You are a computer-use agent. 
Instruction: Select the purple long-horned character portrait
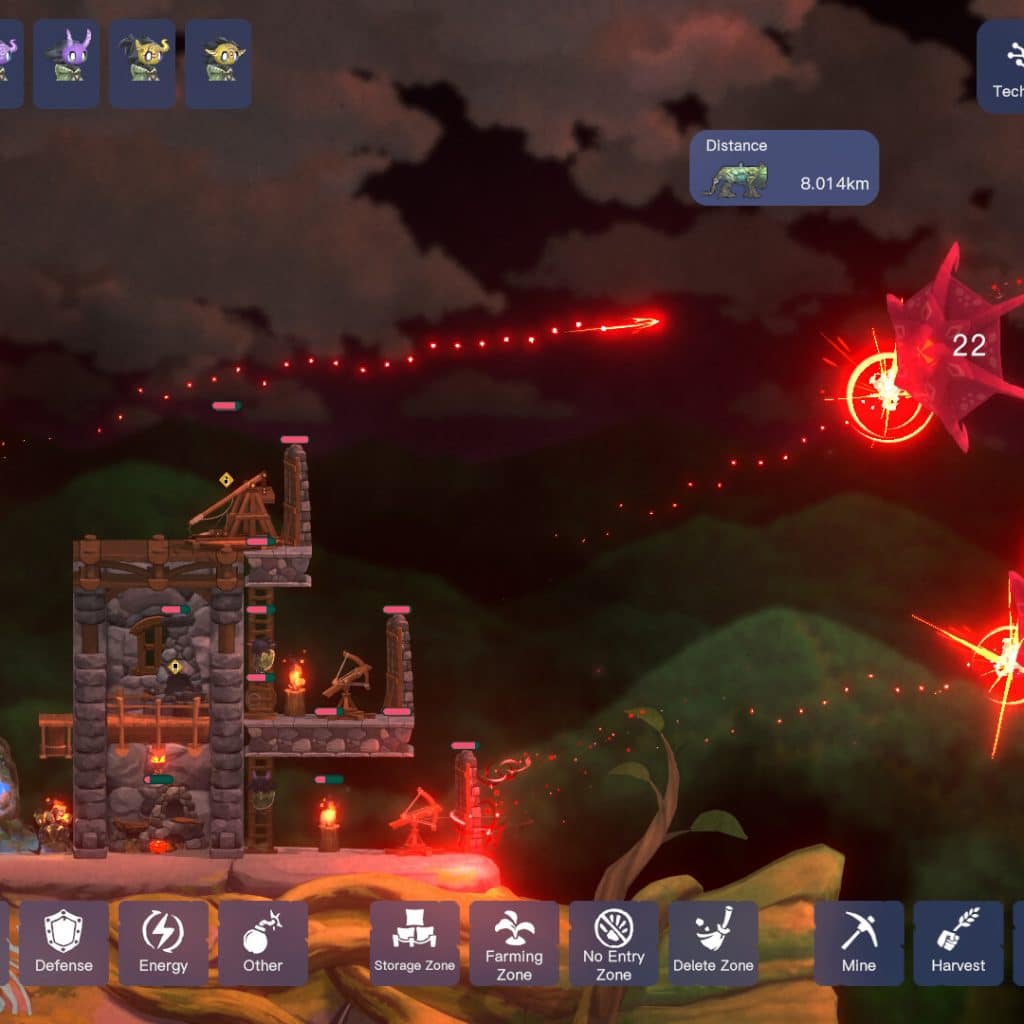67,64
